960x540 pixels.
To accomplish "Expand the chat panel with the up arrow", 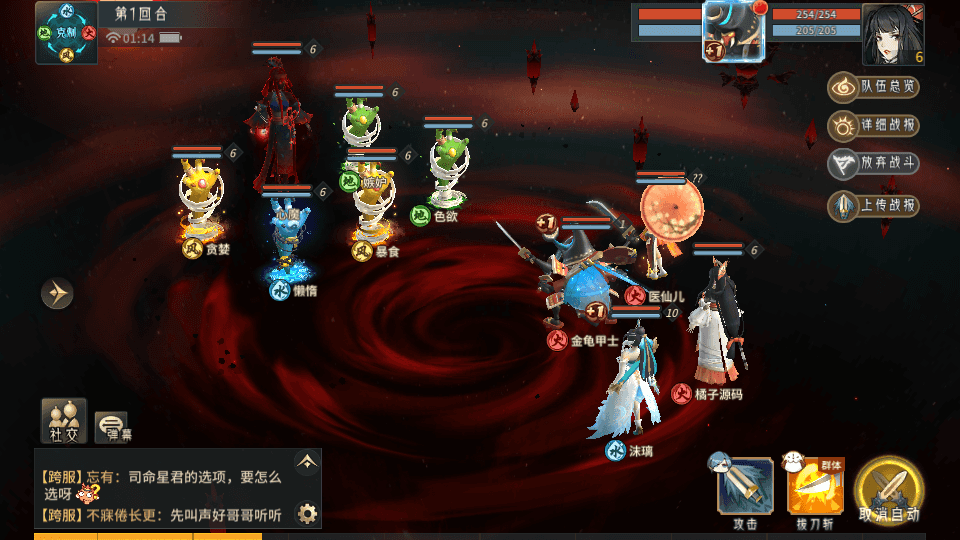I will (x=307, y=461).
